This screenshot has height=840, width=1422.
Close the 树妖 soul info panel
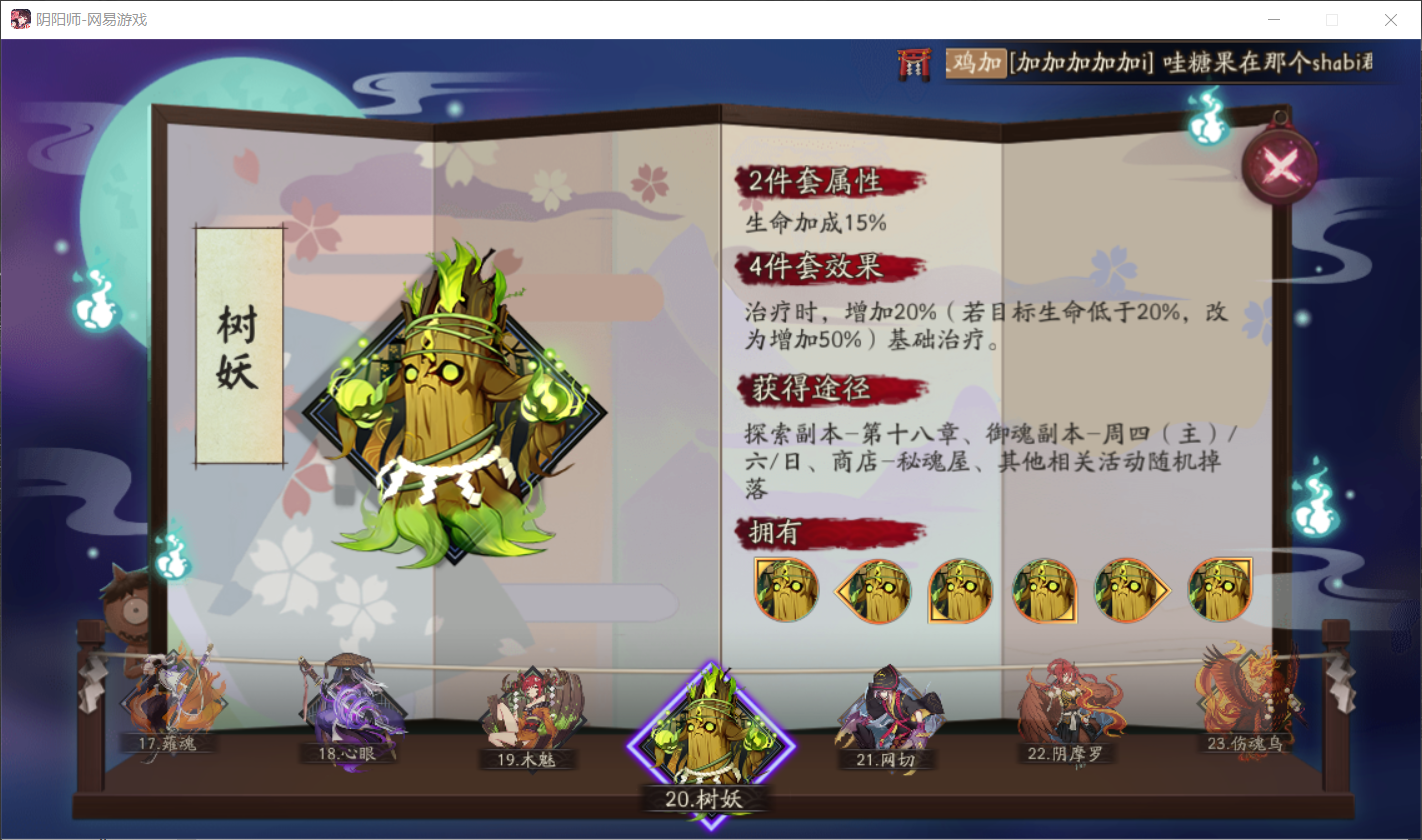pos(1279,165)
